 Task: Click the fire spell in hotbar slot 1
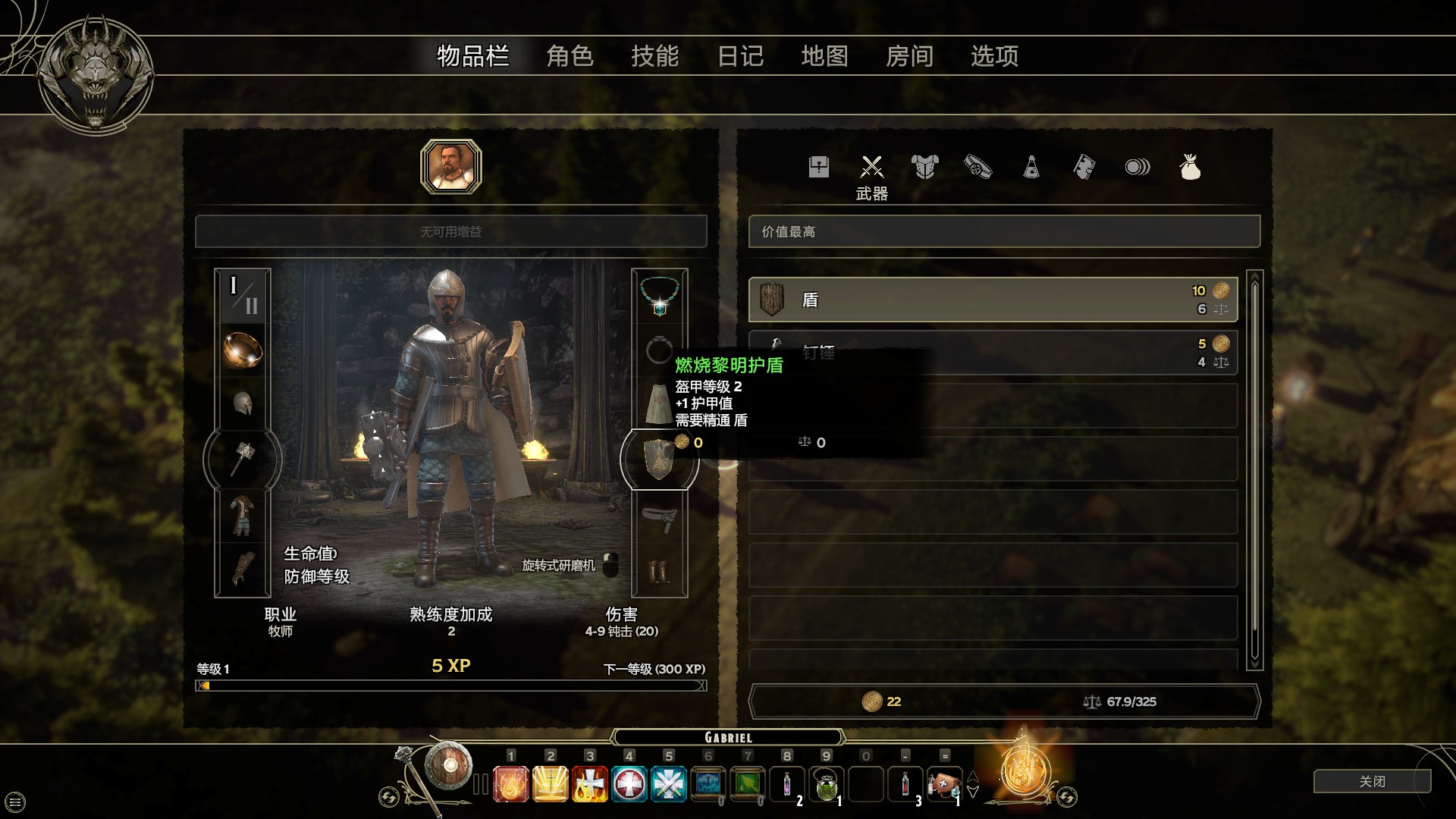[x=512, y=785]
